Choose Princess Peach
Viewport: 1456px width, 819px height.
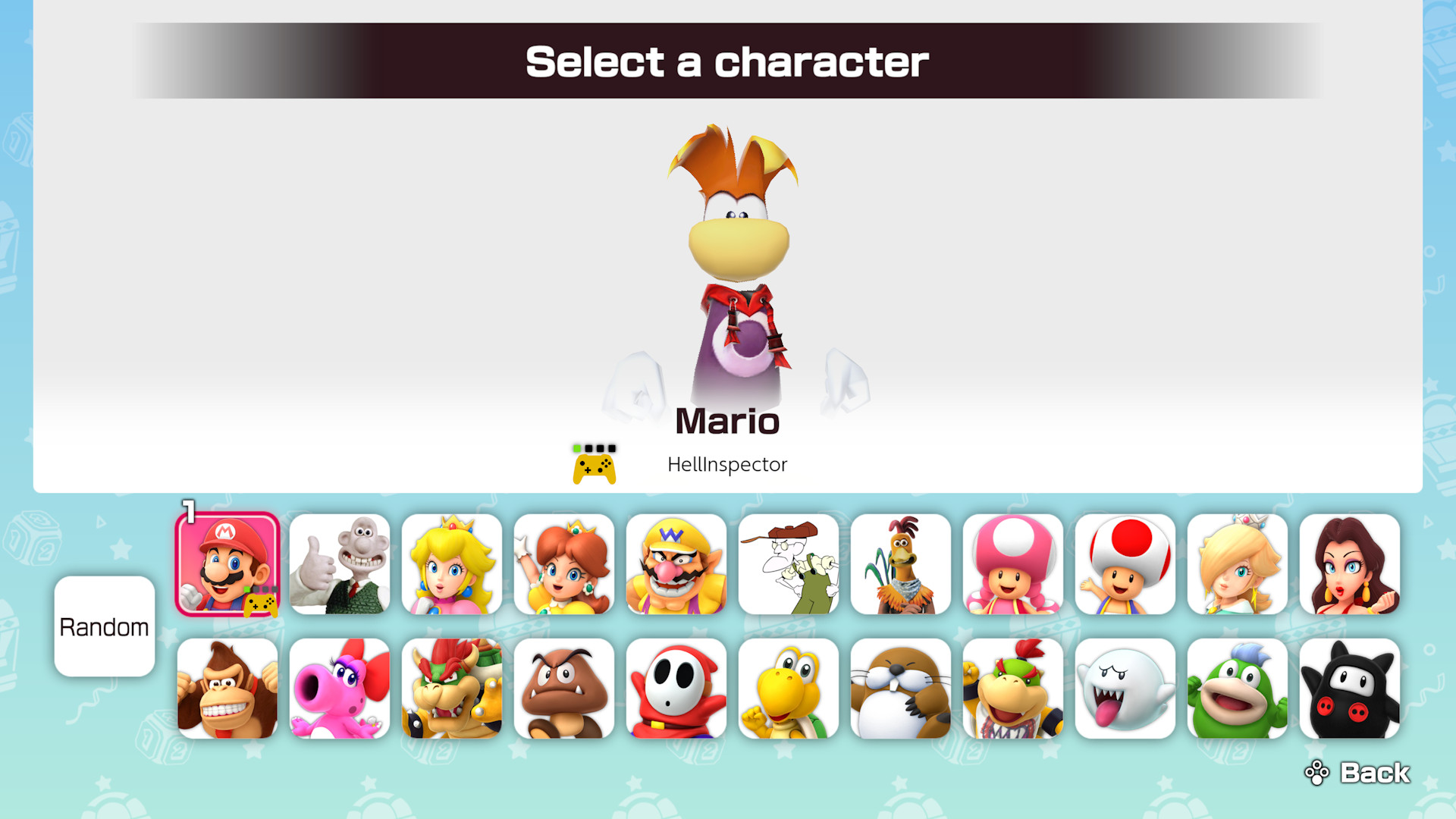coord(451,564)
